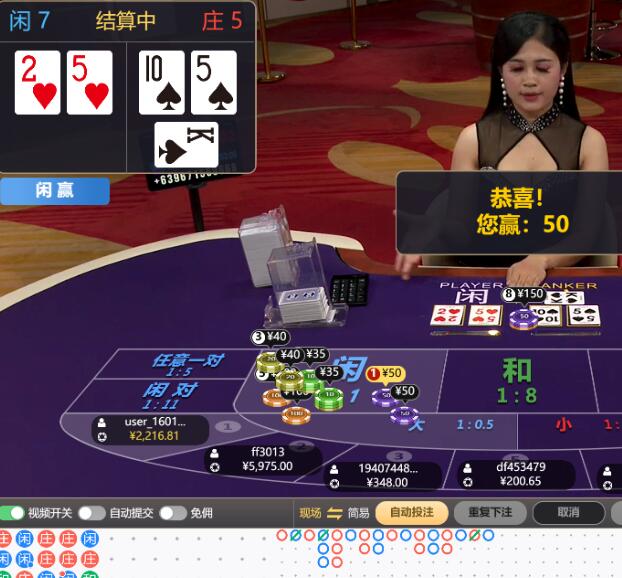This screenshot has height=578, width=622.
Task: Toggle the 免佣 commission-free switch
Action: pyautogui.click(x=172, y=513)
